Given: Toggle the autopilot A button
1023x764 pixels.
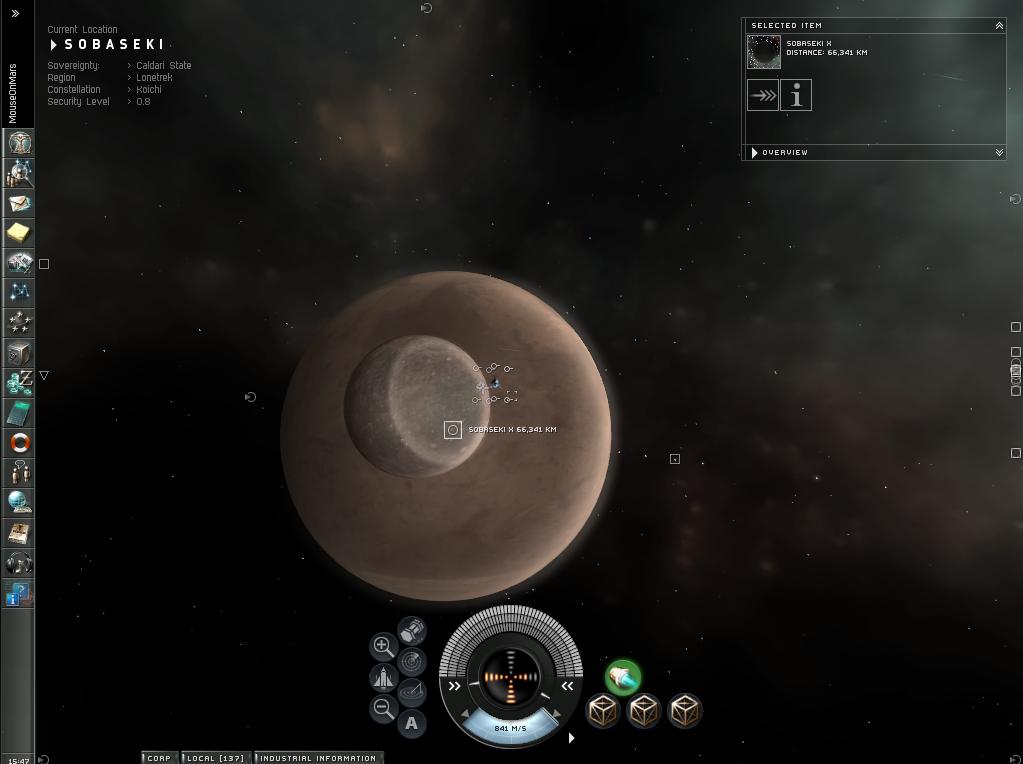Looking at the screenshot, I should click(411, 723).
